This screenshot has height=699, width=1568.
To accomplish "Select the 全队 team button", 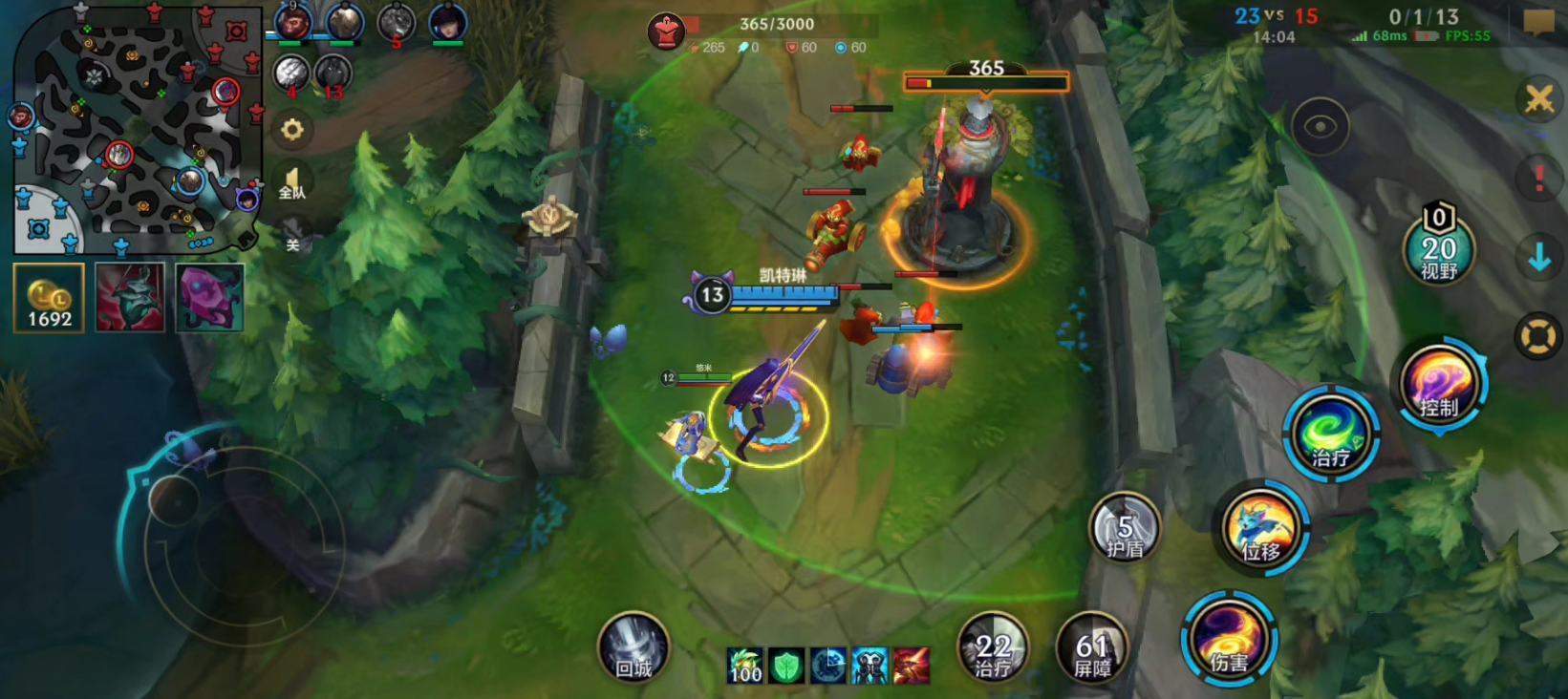I will click(292, 182).
